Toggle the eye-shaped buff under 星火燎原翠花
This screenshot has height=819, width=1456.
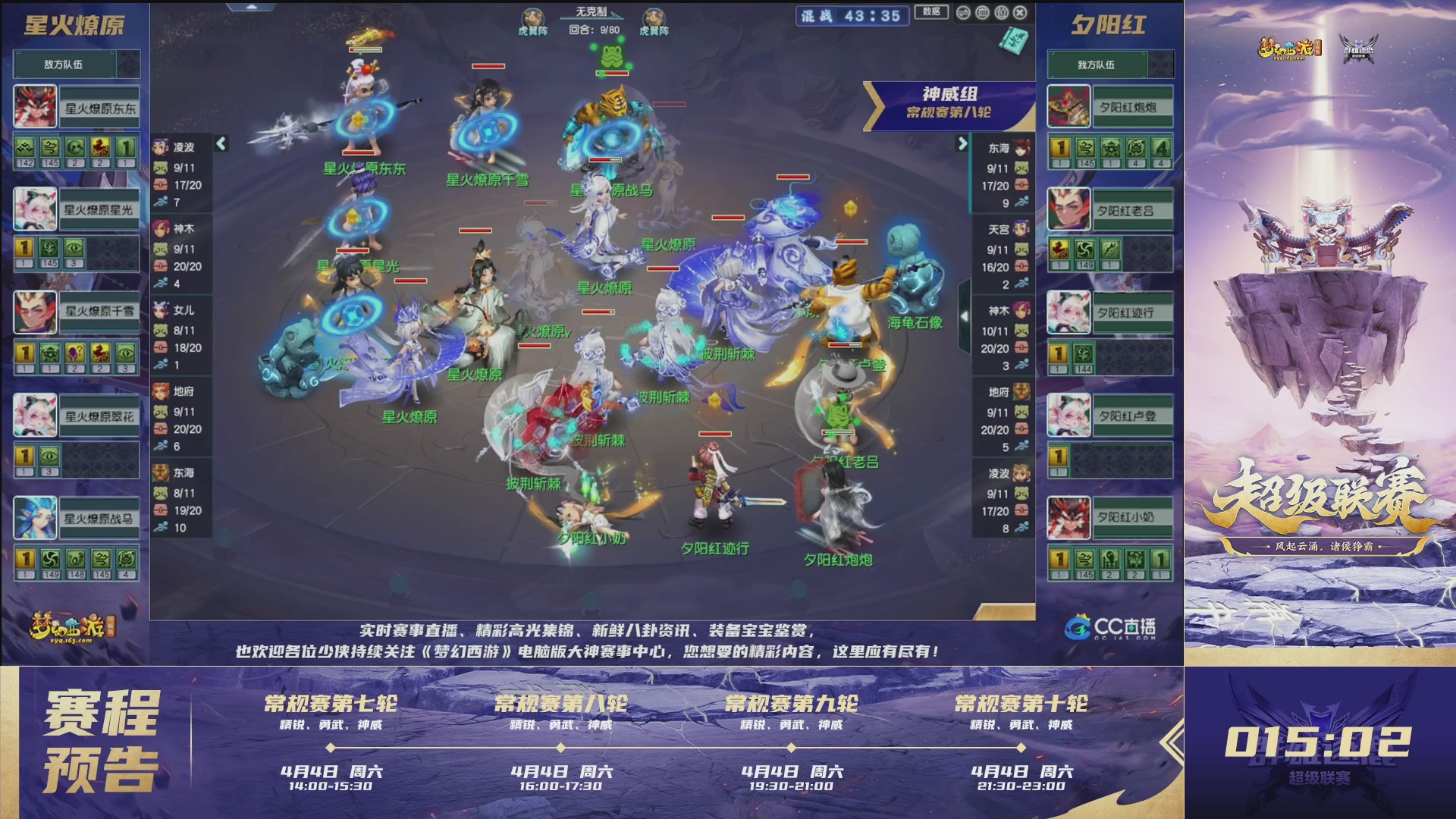click(x=49, y=456)
